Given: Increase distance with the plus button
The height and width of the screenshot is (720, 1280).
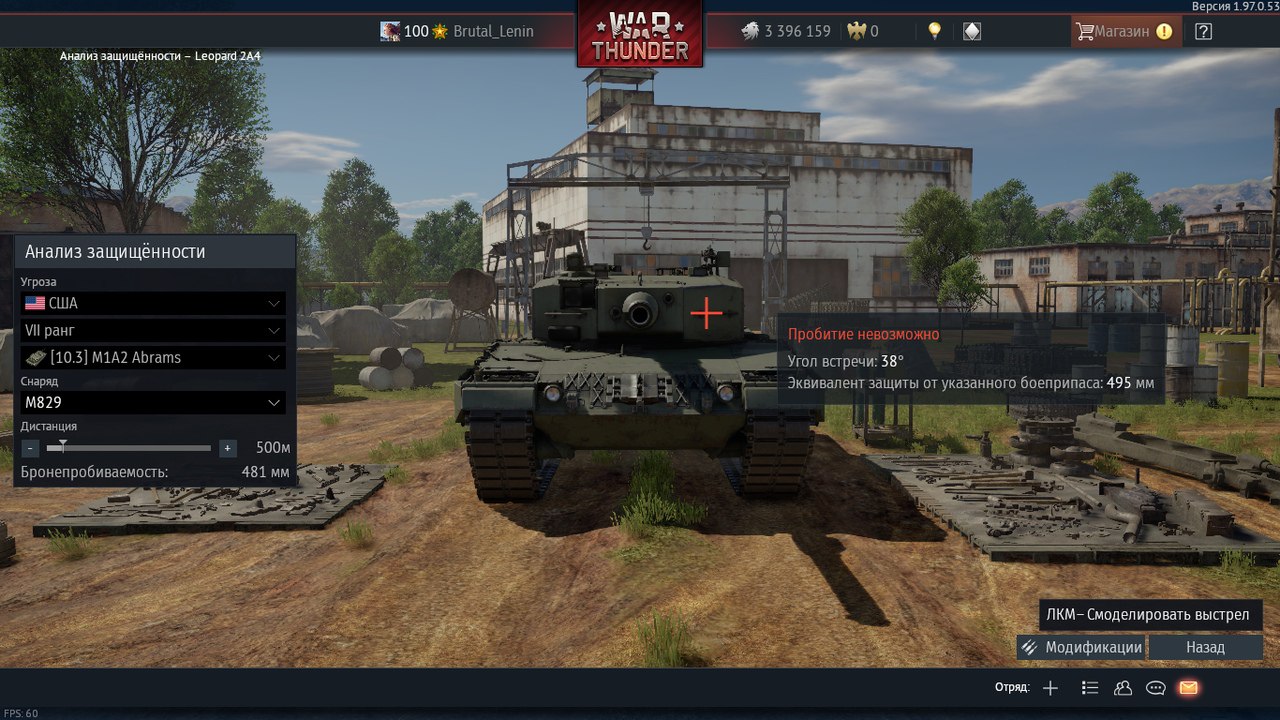Looking at the screenshot, I should (227, 448).
